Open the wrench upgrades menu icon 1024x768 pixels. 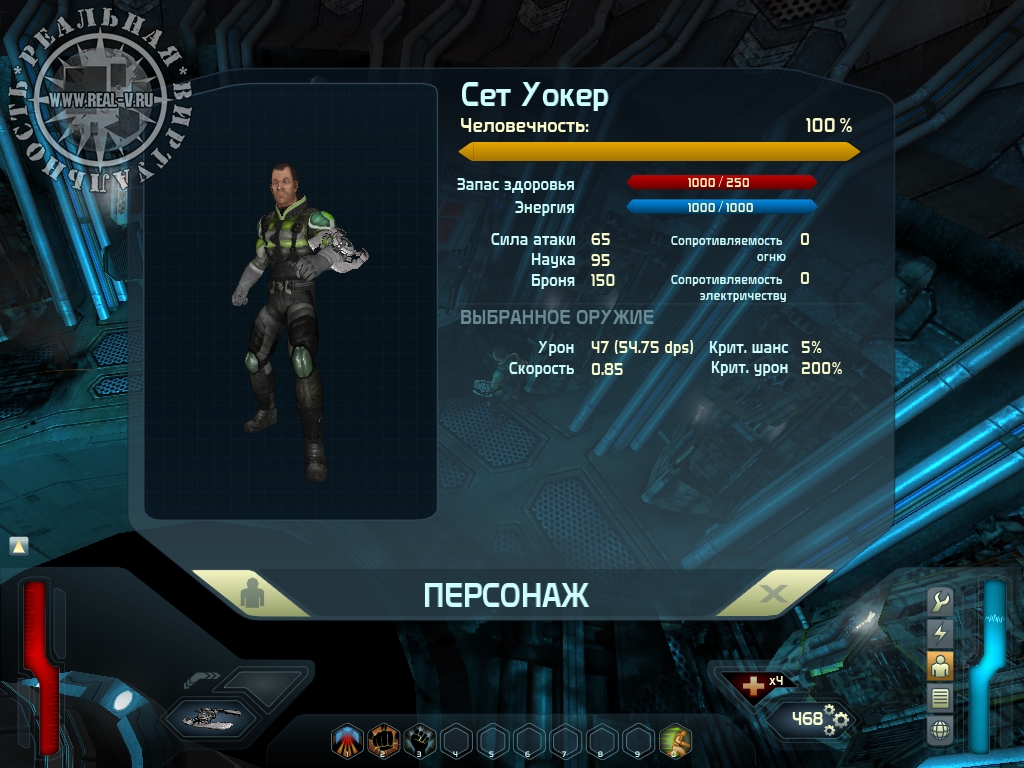940,600
